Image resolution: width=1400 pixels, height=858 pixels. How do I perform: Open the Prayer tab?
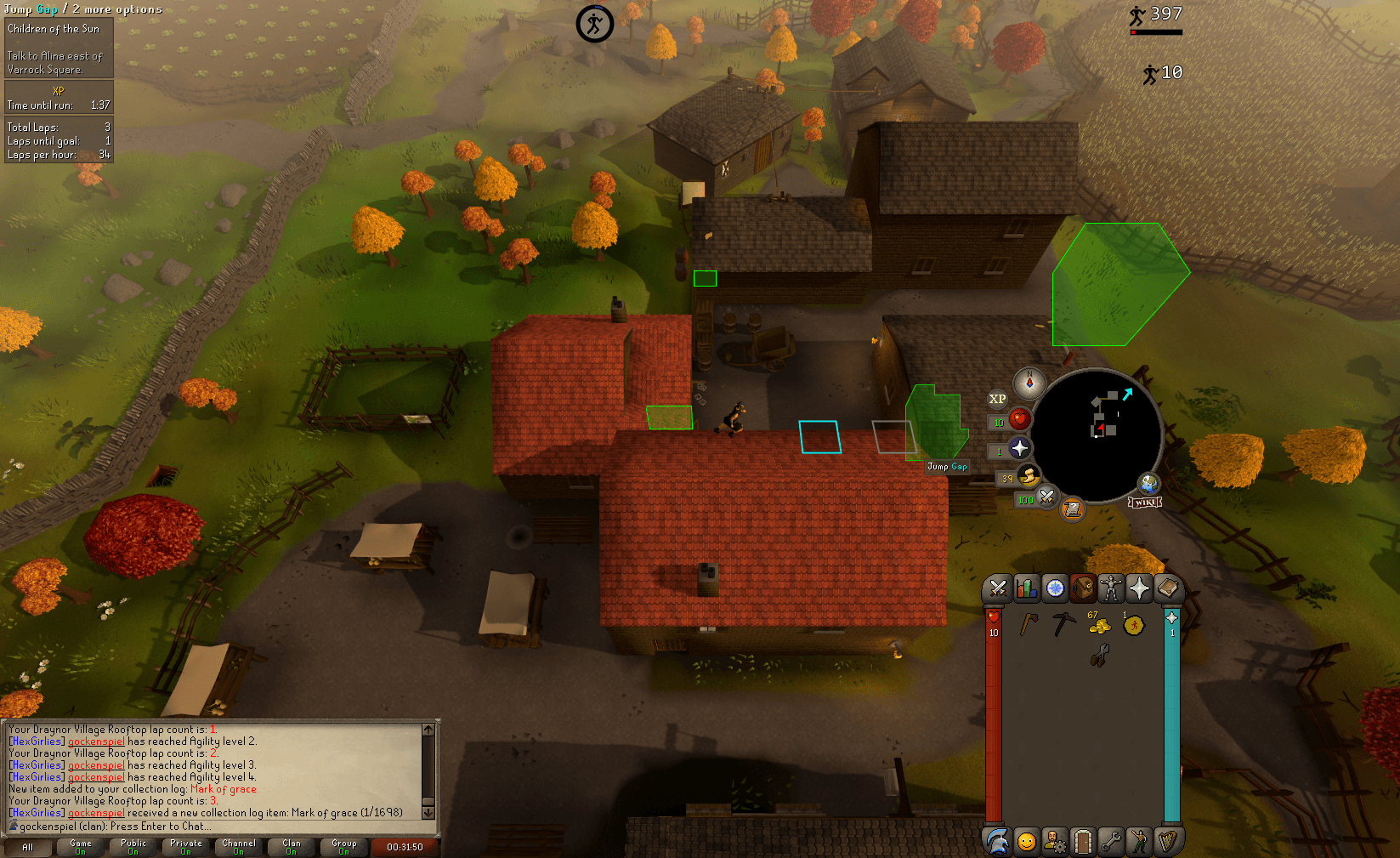point(1139,588)
